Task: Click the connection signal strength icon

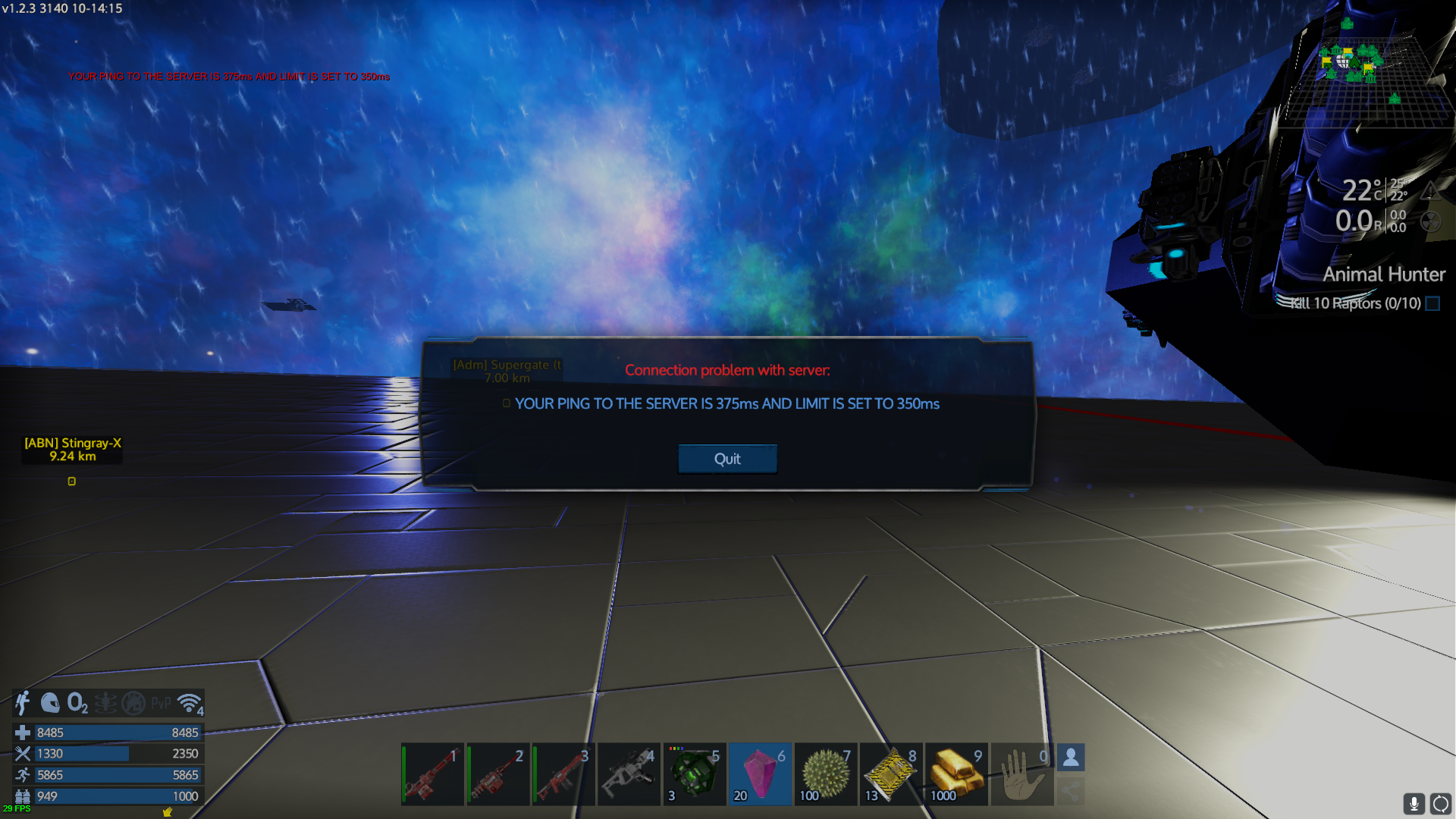Action: tap(190, 704)
